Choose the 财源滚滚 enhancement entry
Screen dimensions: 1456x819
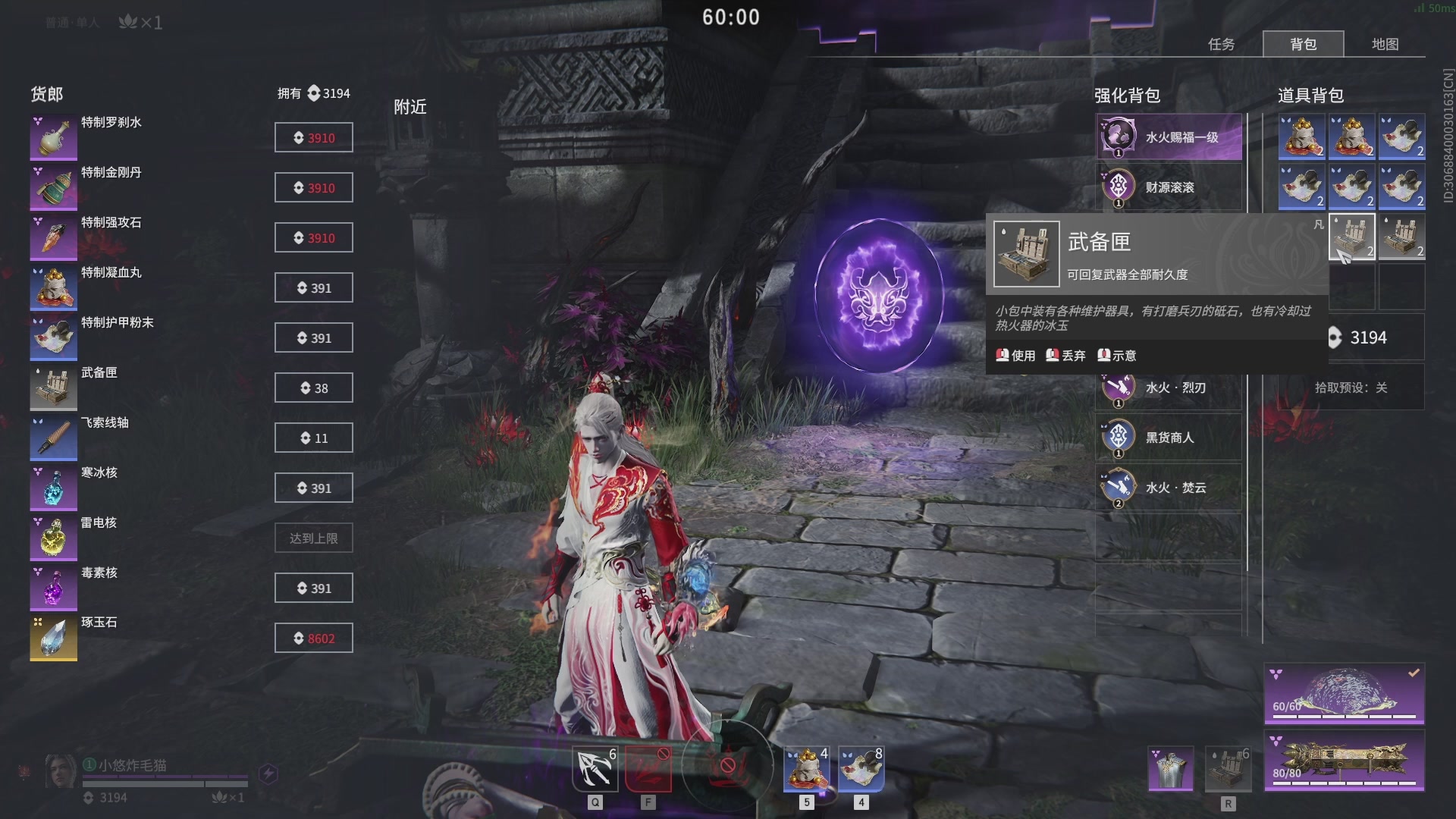pos(1169,187)
